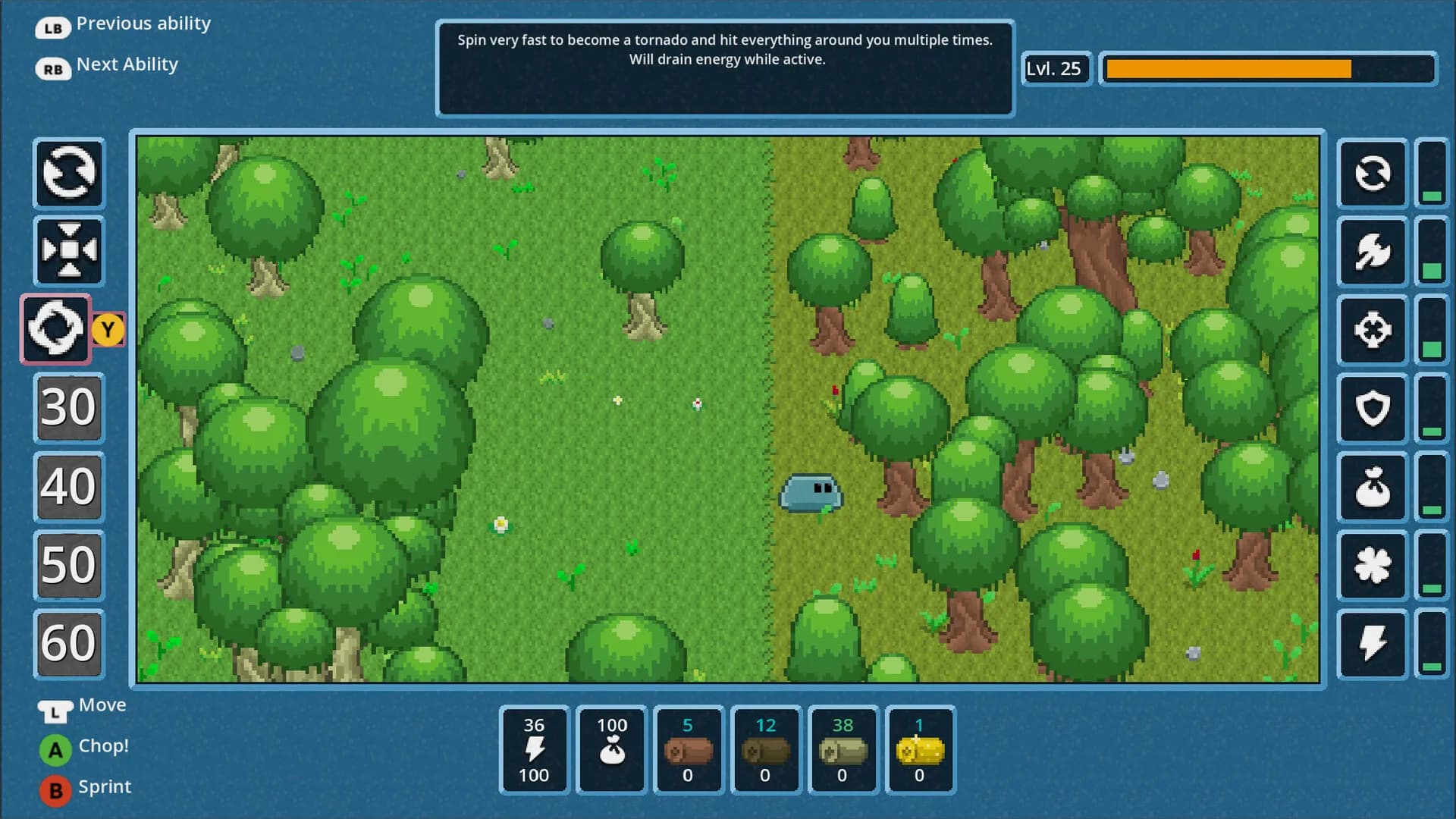This screenshot has height=819, width=1456.
Task: Select the lightning bolt energy upgrade
Action: [1372, 644]
